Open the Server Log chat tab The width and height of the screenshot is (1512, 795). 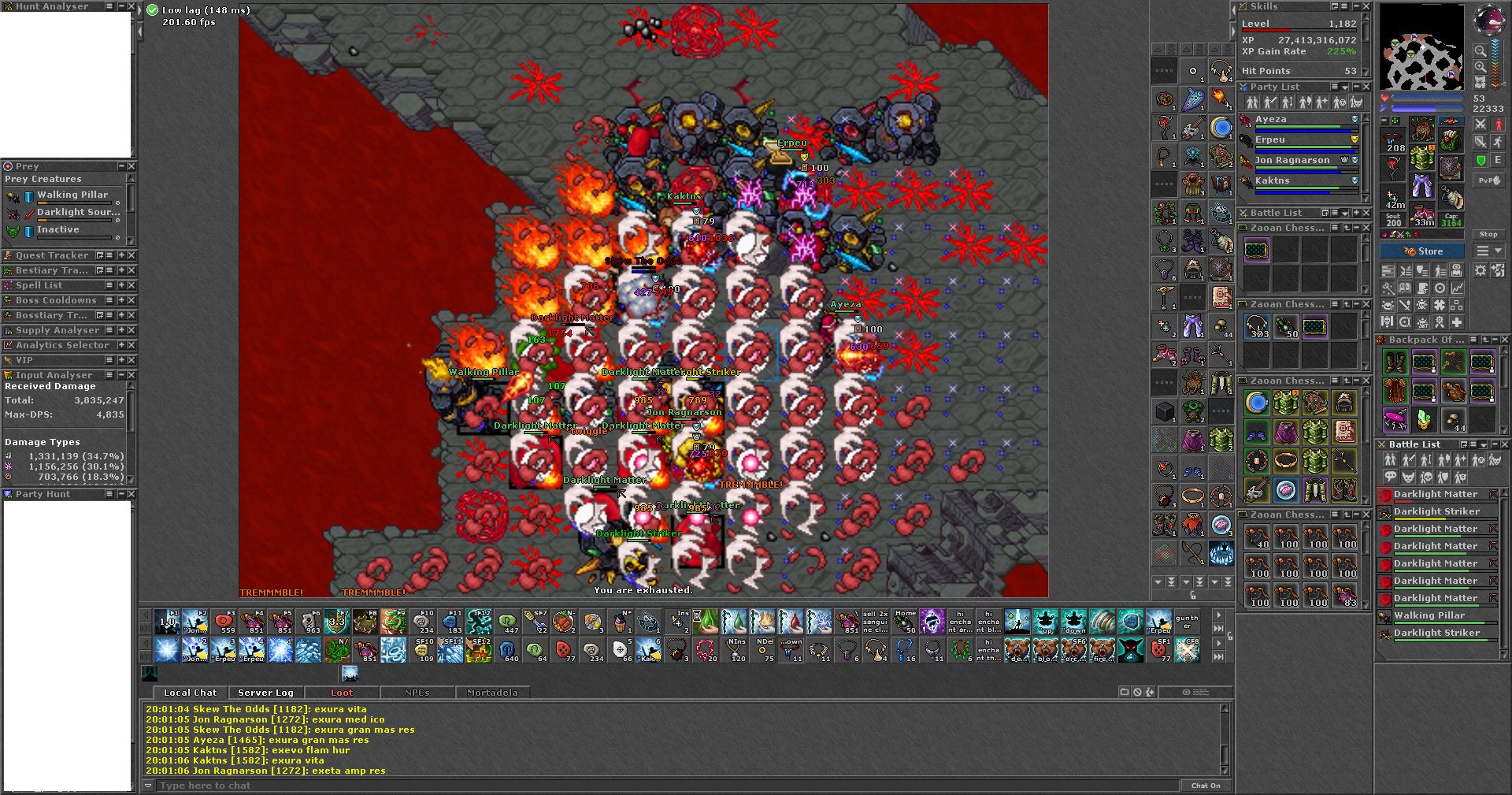point(265,693)
